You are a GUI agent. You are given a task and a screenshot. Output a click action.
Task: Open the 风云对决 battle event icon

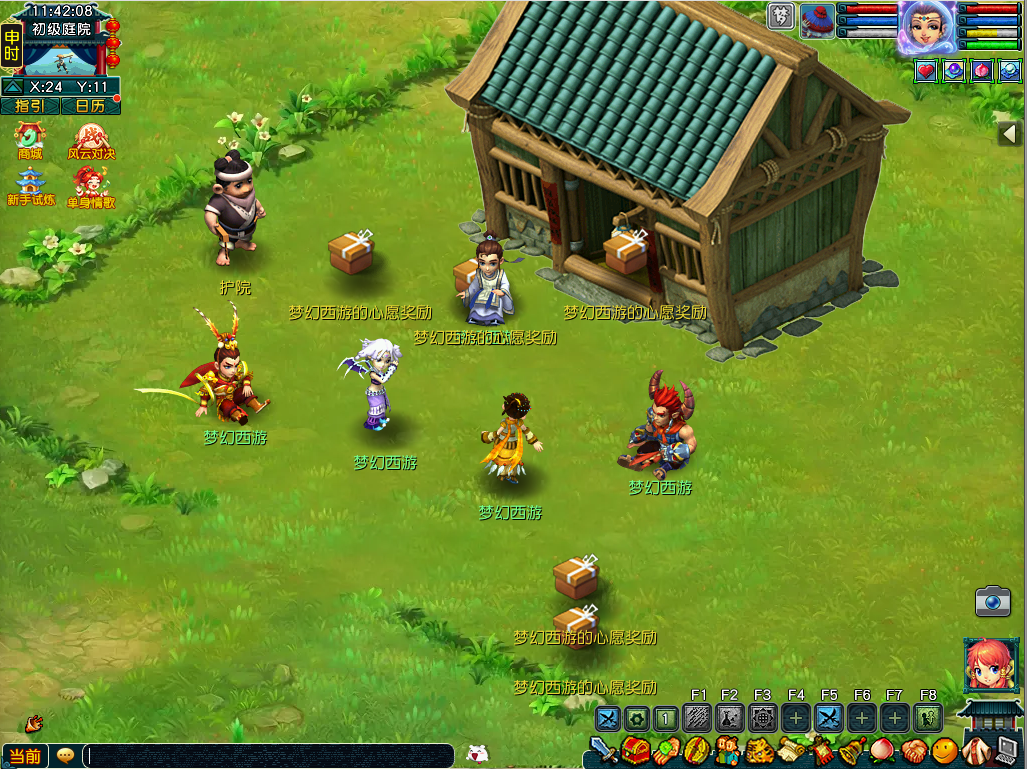91,139
